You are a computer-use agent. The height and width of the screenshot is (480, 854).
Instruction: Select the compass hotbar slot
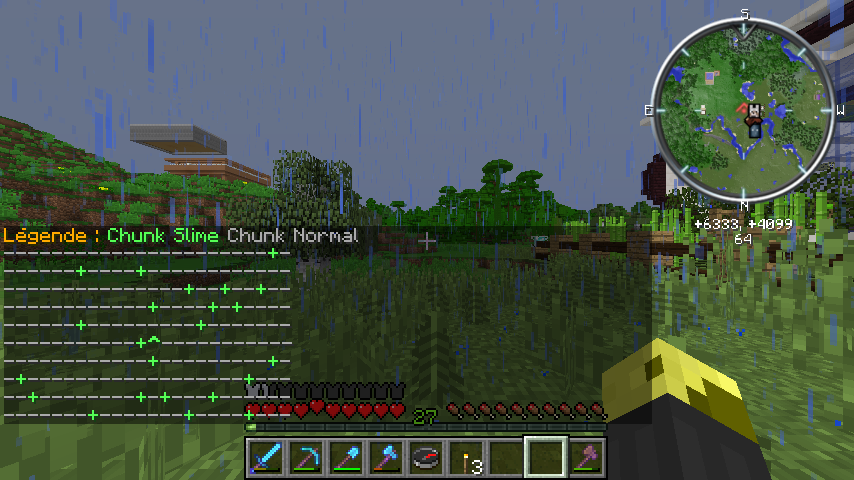[425, 458]
